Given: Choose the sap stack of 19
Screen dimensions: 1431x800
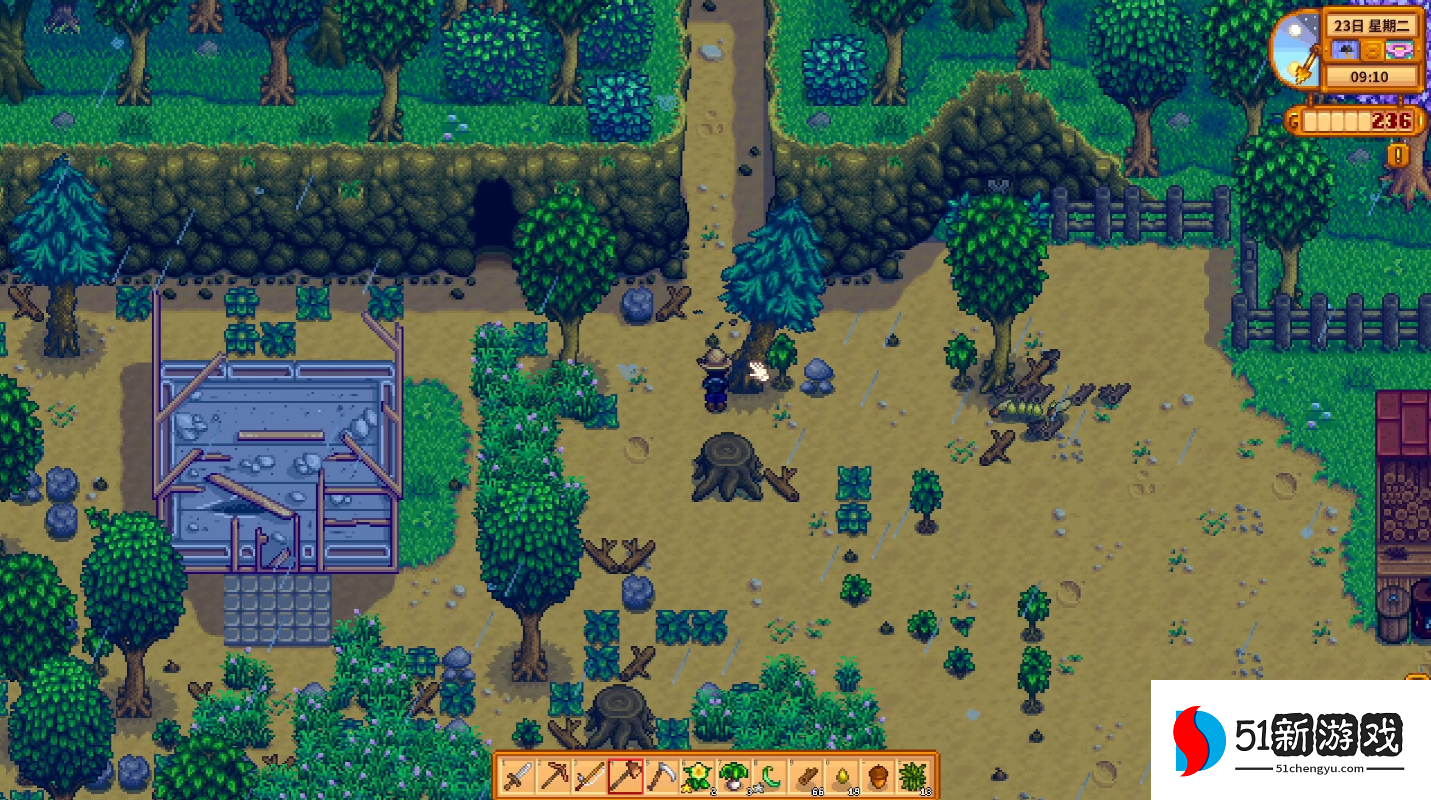Looking at the screenshot, I should pyautogui.click(x=842, y=776).
